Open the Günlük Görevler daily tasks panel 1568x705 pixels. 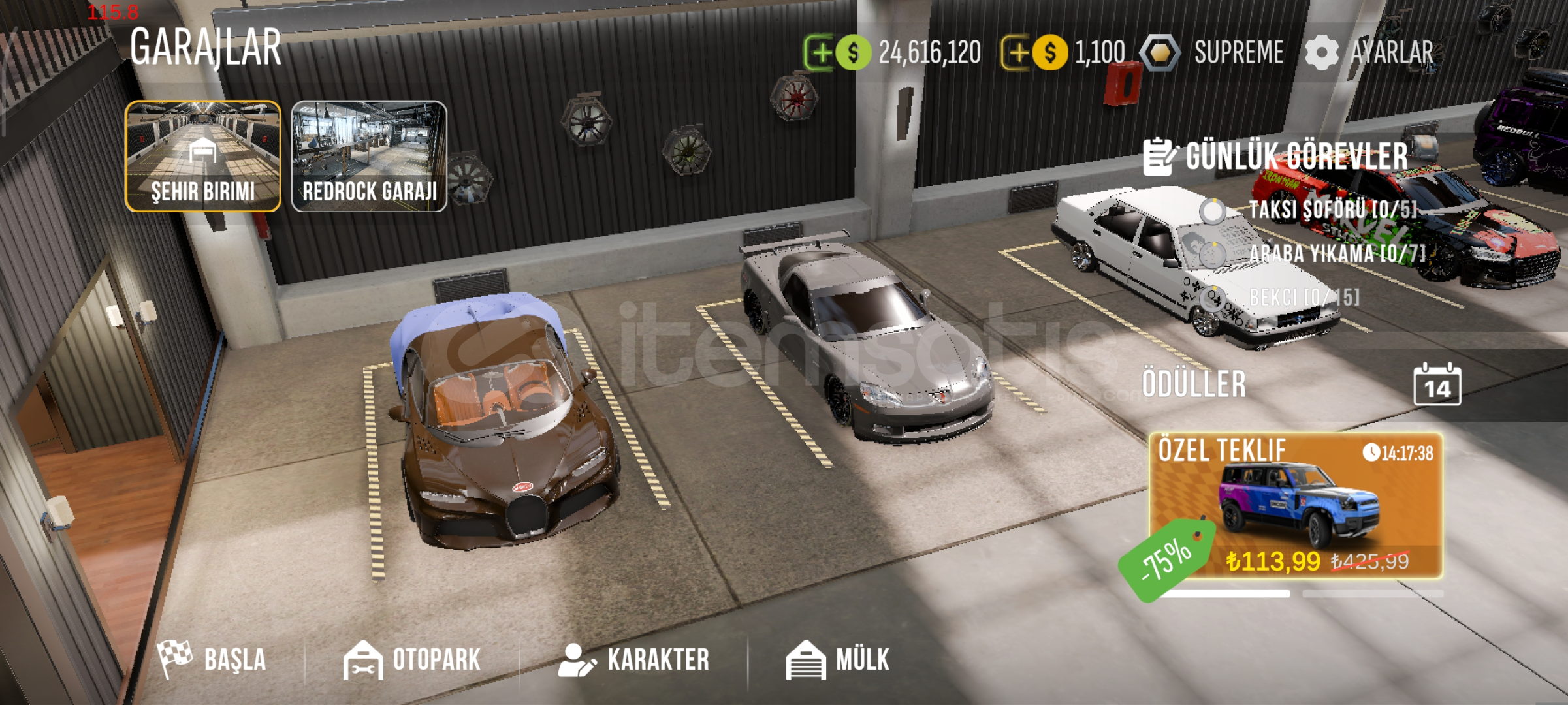1276,157
